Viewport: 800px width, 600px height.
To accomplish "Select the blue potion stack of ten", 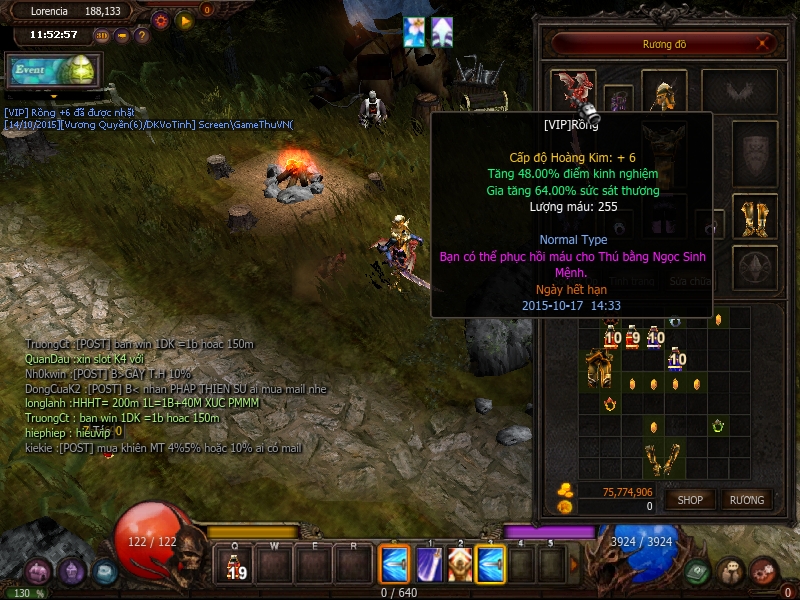I will coord(677,358).
